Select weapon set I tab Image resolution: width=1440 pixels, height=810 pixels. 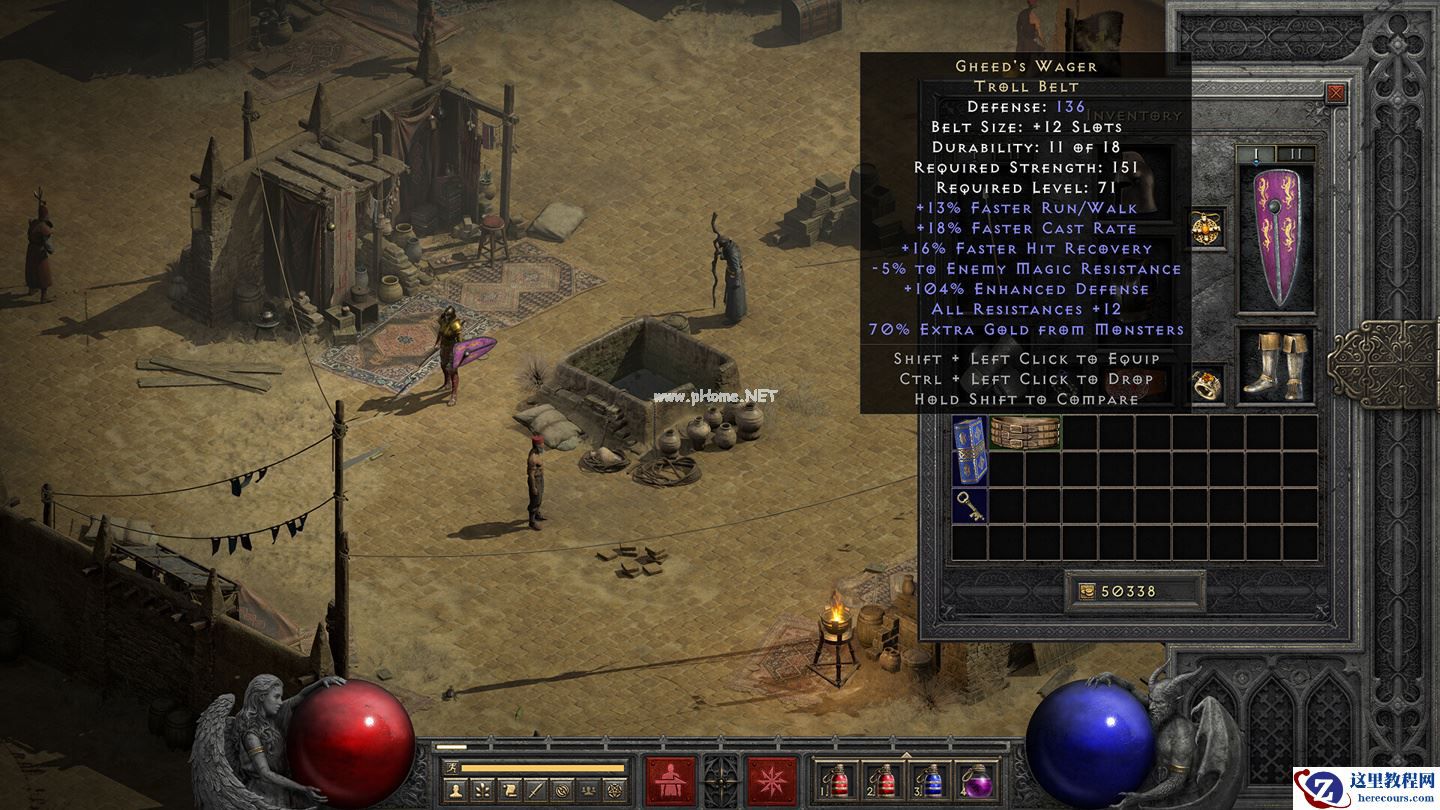pyautogui.click(x=1257, y=154)
